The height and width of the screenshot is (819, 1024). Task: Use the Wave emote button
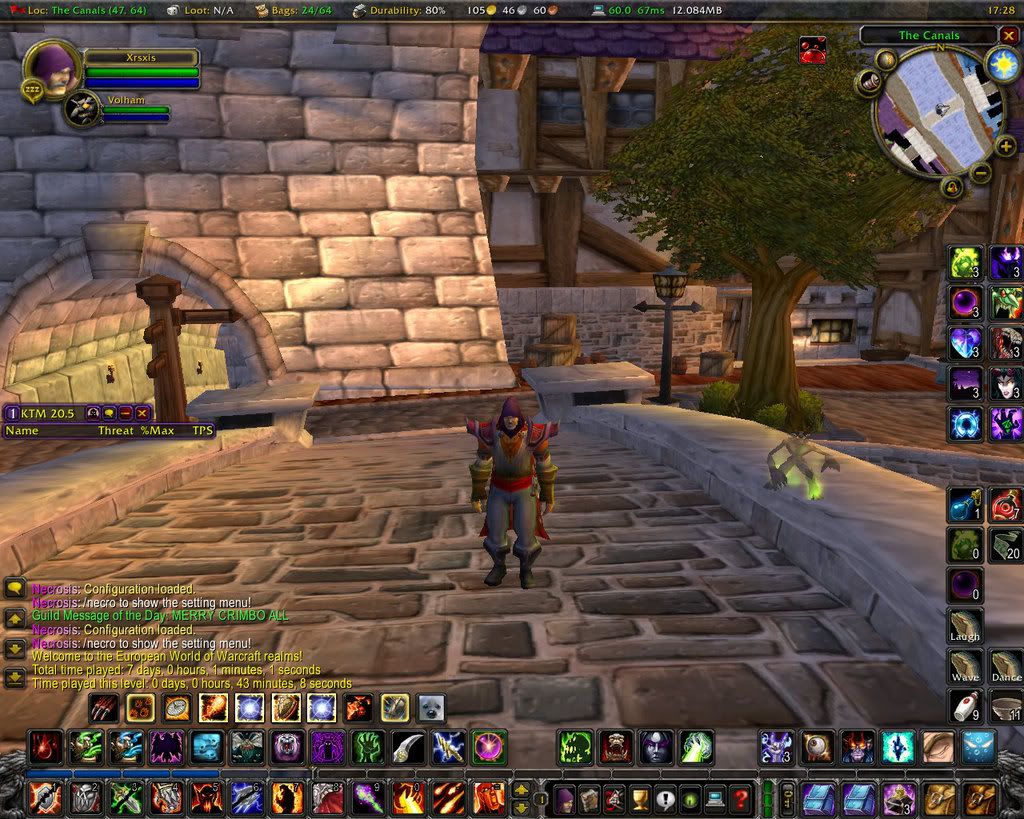966,667
